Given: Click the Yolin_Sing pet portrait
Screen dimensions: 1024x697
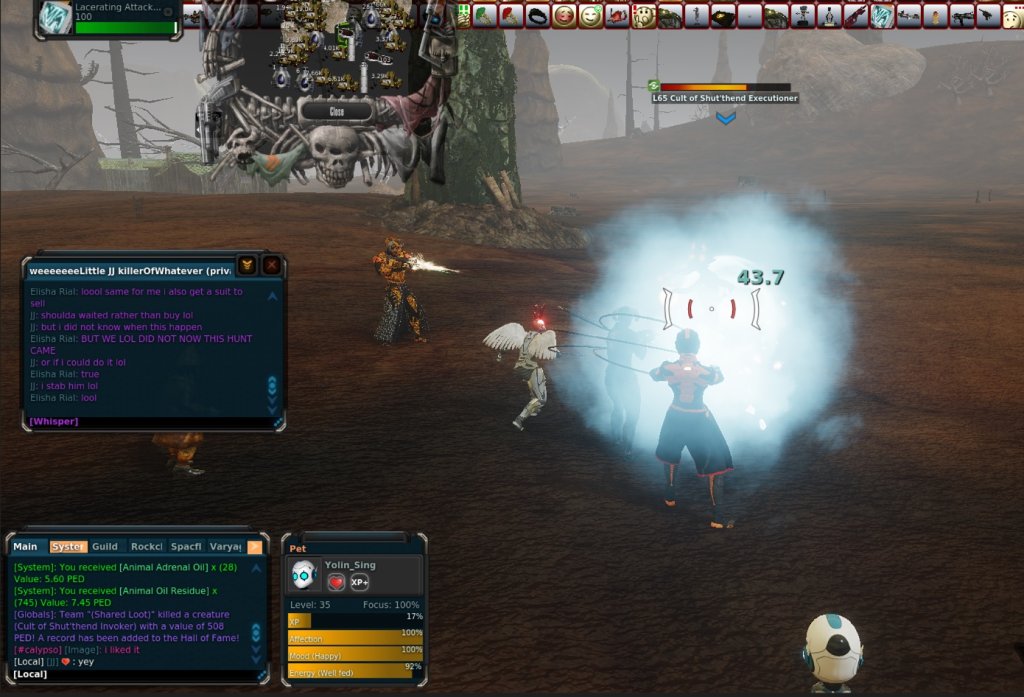Looking at the screenshot, I should click(x=304, y=574).
